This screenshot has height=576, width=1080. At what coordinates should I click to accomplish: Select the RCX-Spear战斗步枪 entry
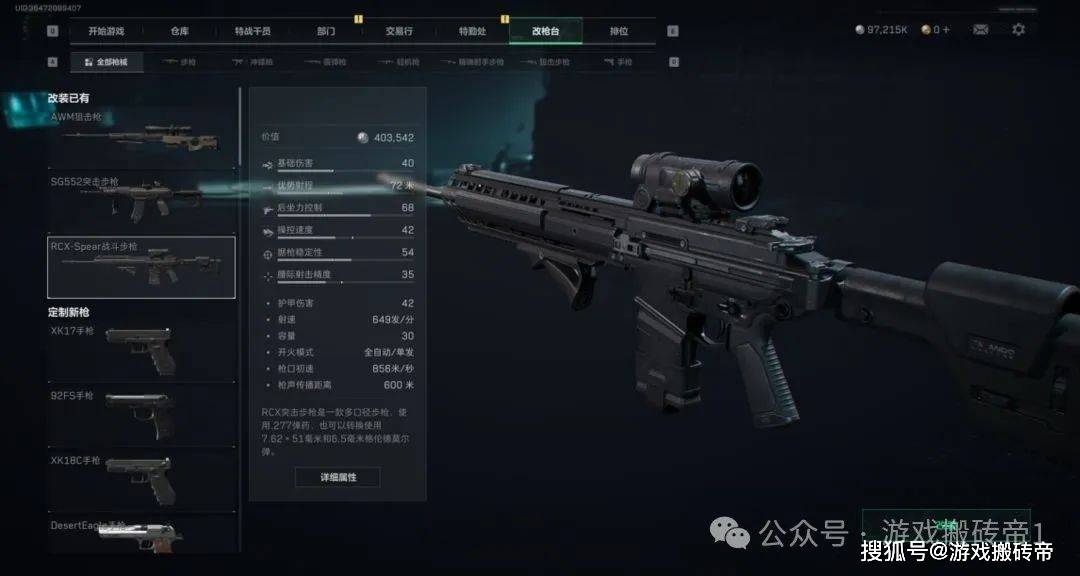pos(142,267)
